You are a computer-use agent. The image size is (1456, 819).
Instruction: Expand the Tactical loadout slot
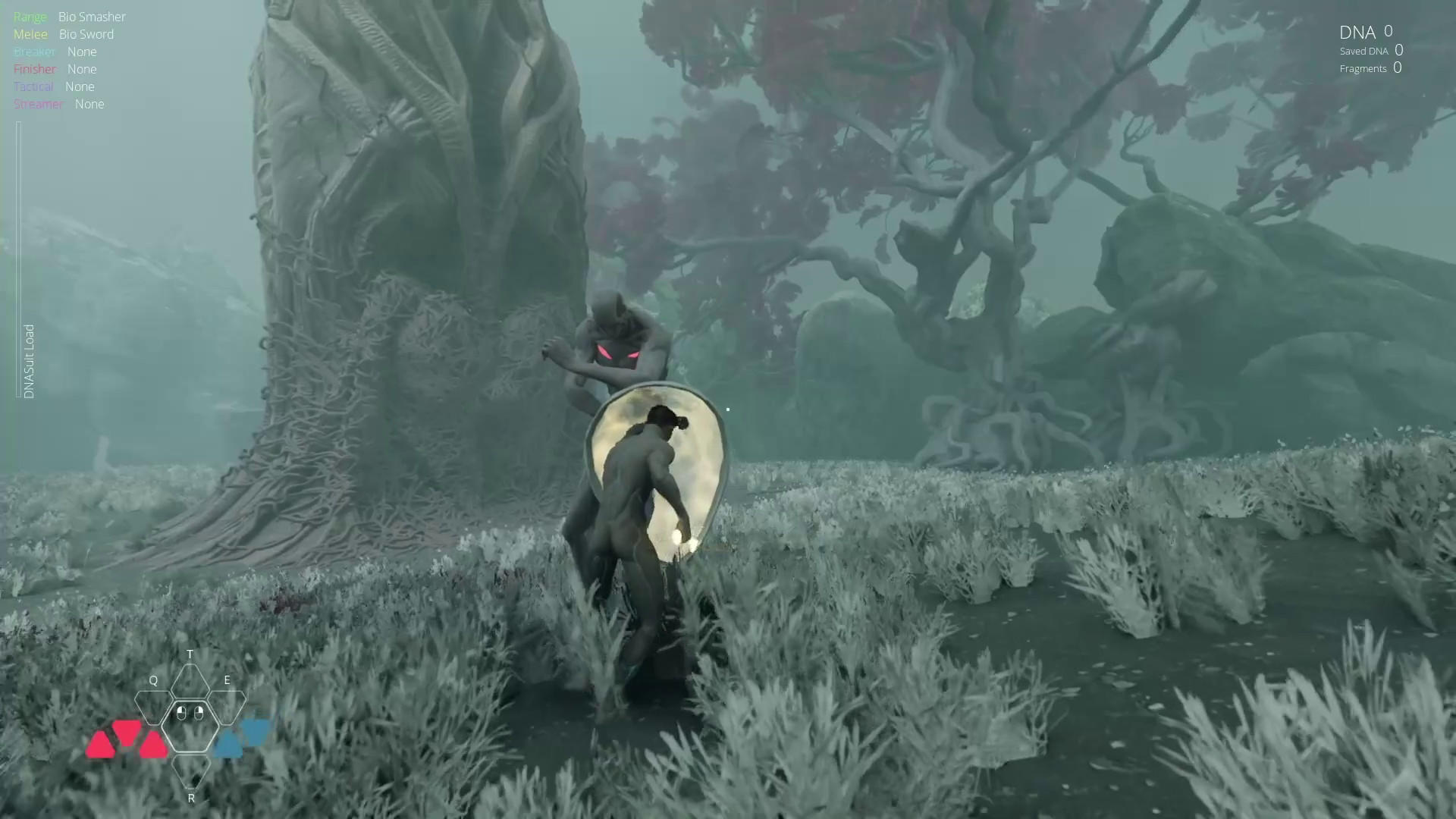point(33,86)
